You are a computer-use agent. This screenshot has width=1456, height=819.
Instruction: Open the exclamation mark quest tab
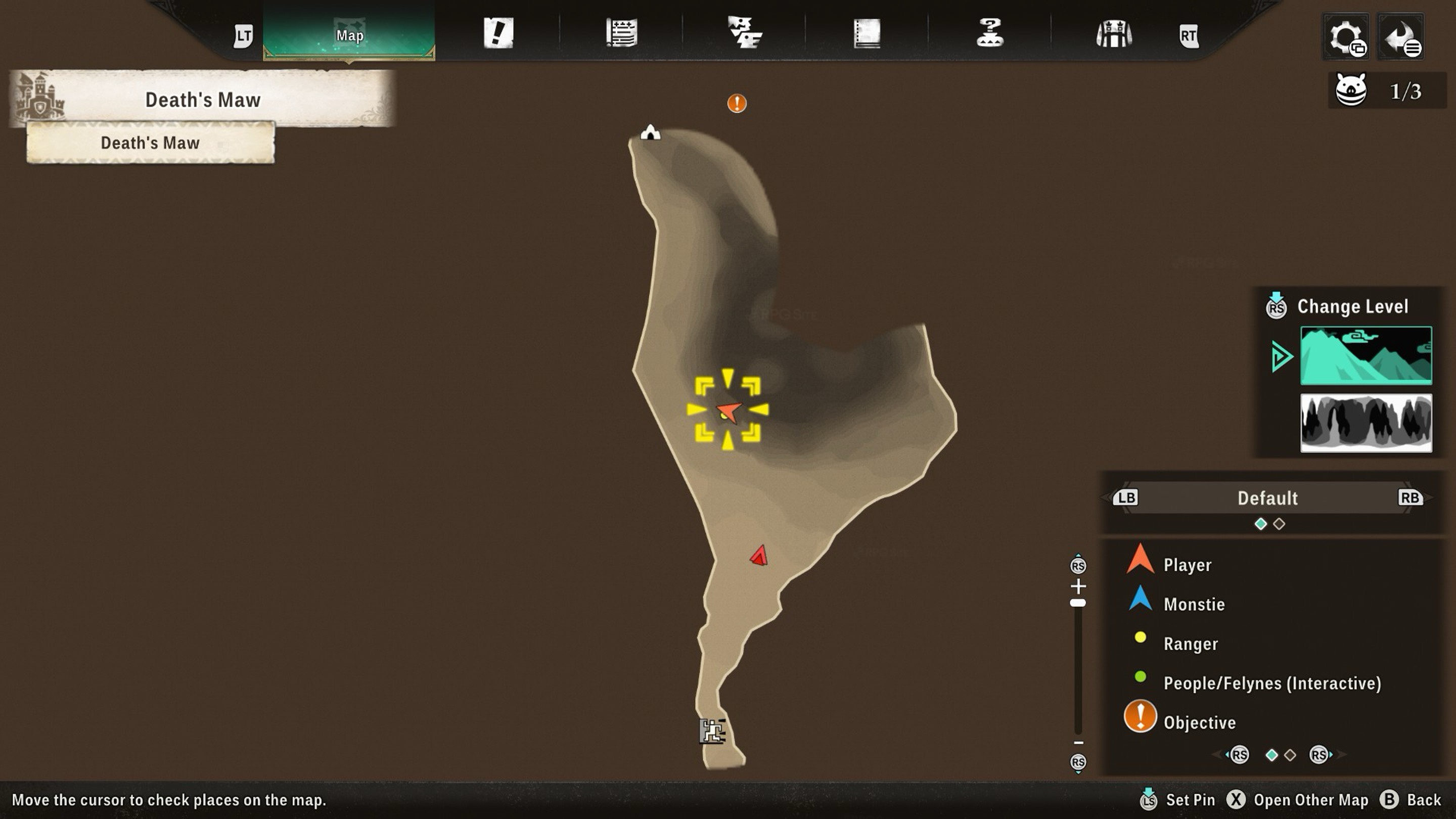pyautogui.click(x=498, y=33)
